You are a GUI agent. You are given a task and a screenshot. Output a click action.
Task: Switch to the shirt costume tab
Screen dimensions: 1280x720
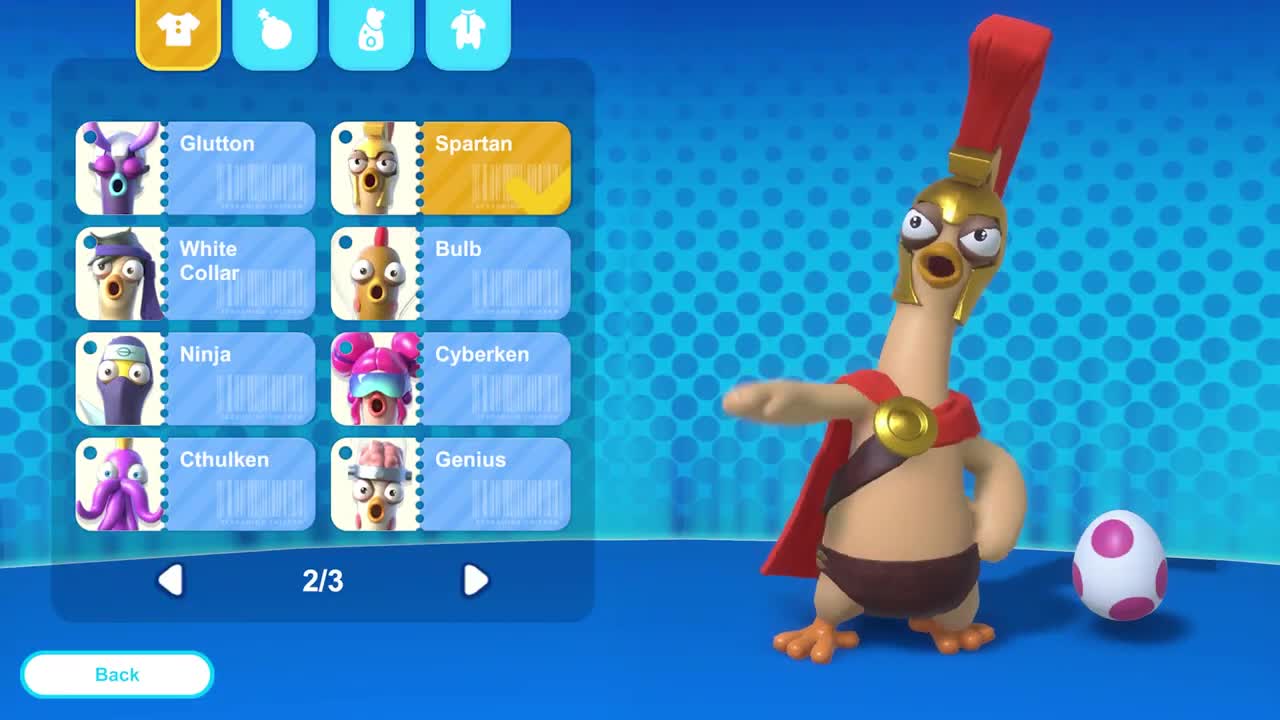(178, 32)
